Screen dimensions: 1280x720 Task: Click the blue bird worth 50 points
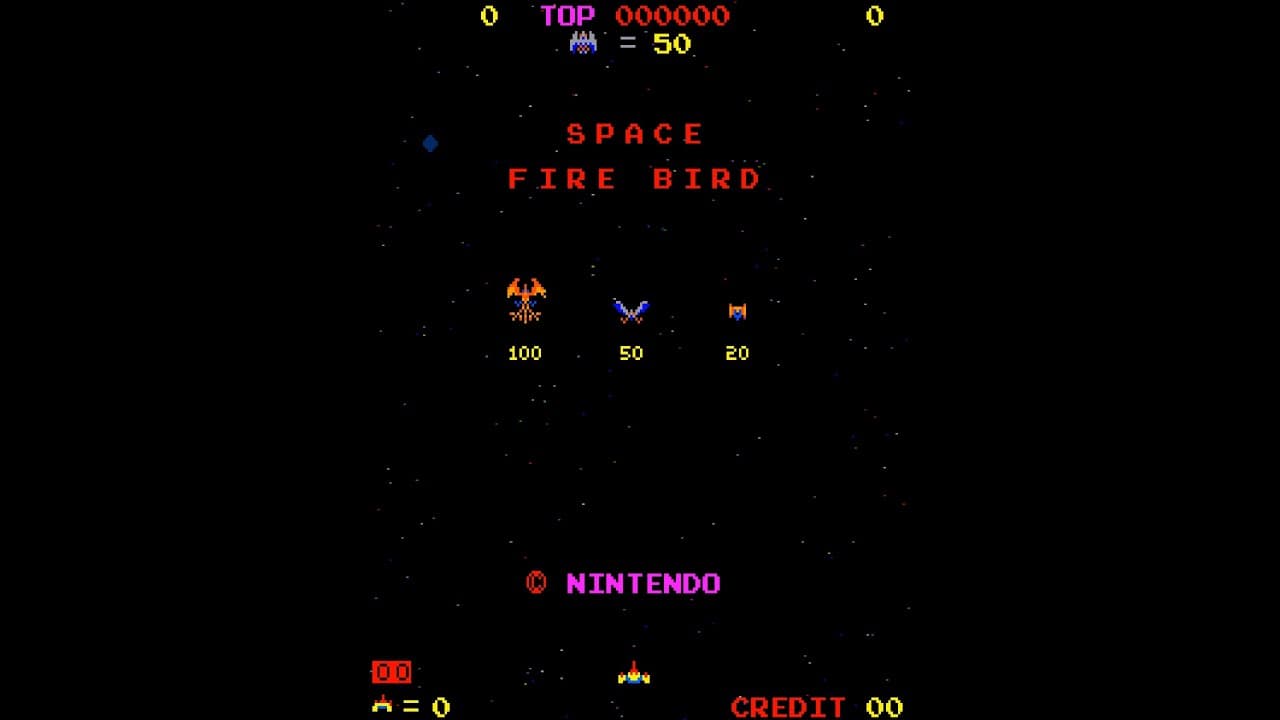[630, 312]
